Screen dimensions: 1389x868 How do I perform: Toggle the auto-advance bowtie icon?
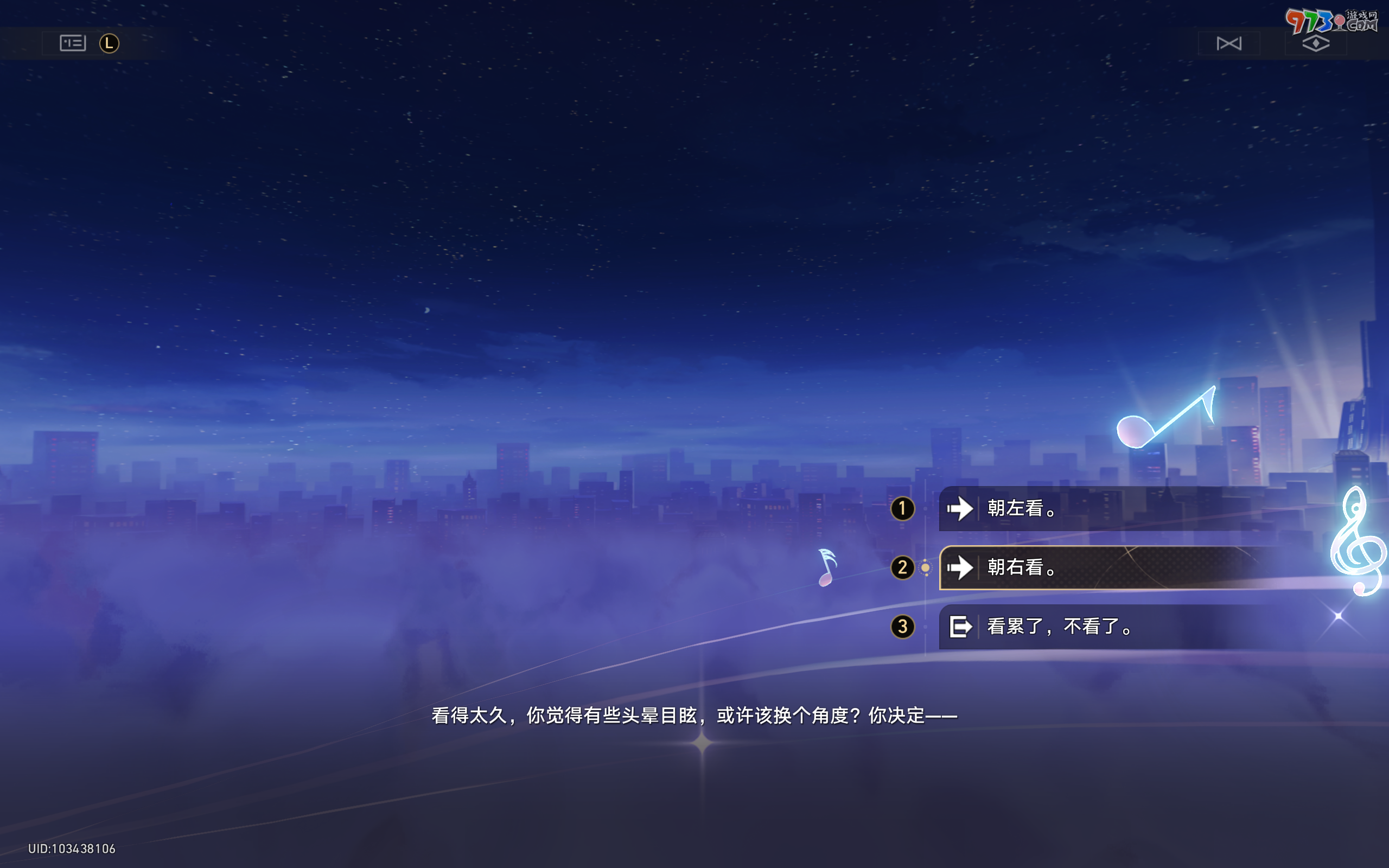point(1228,42)
